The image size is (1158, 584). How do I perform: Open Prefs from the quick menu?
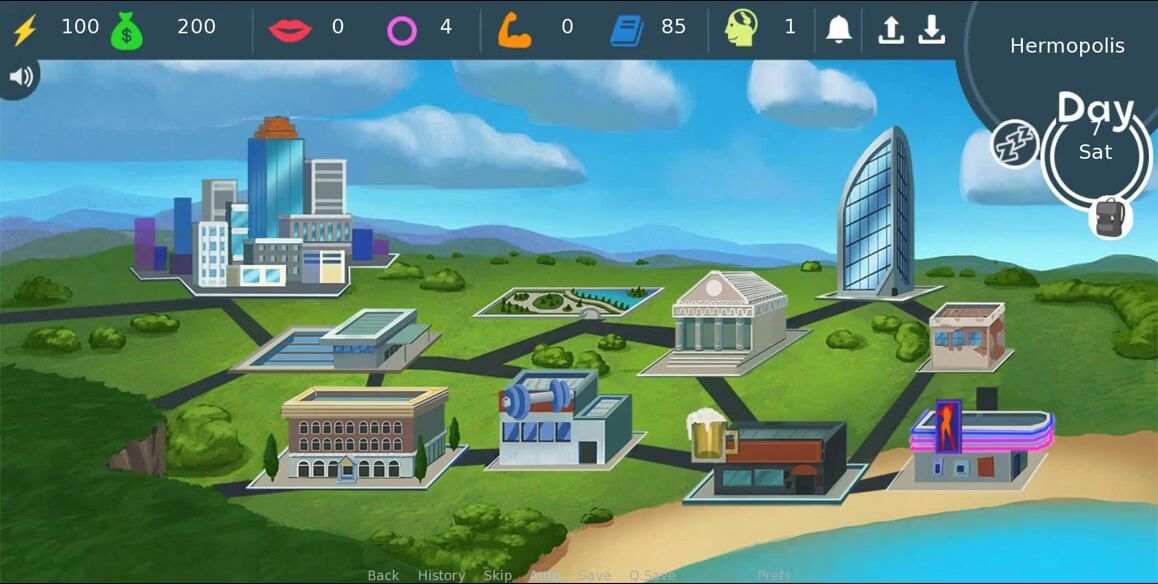click(x=774, y=575)
